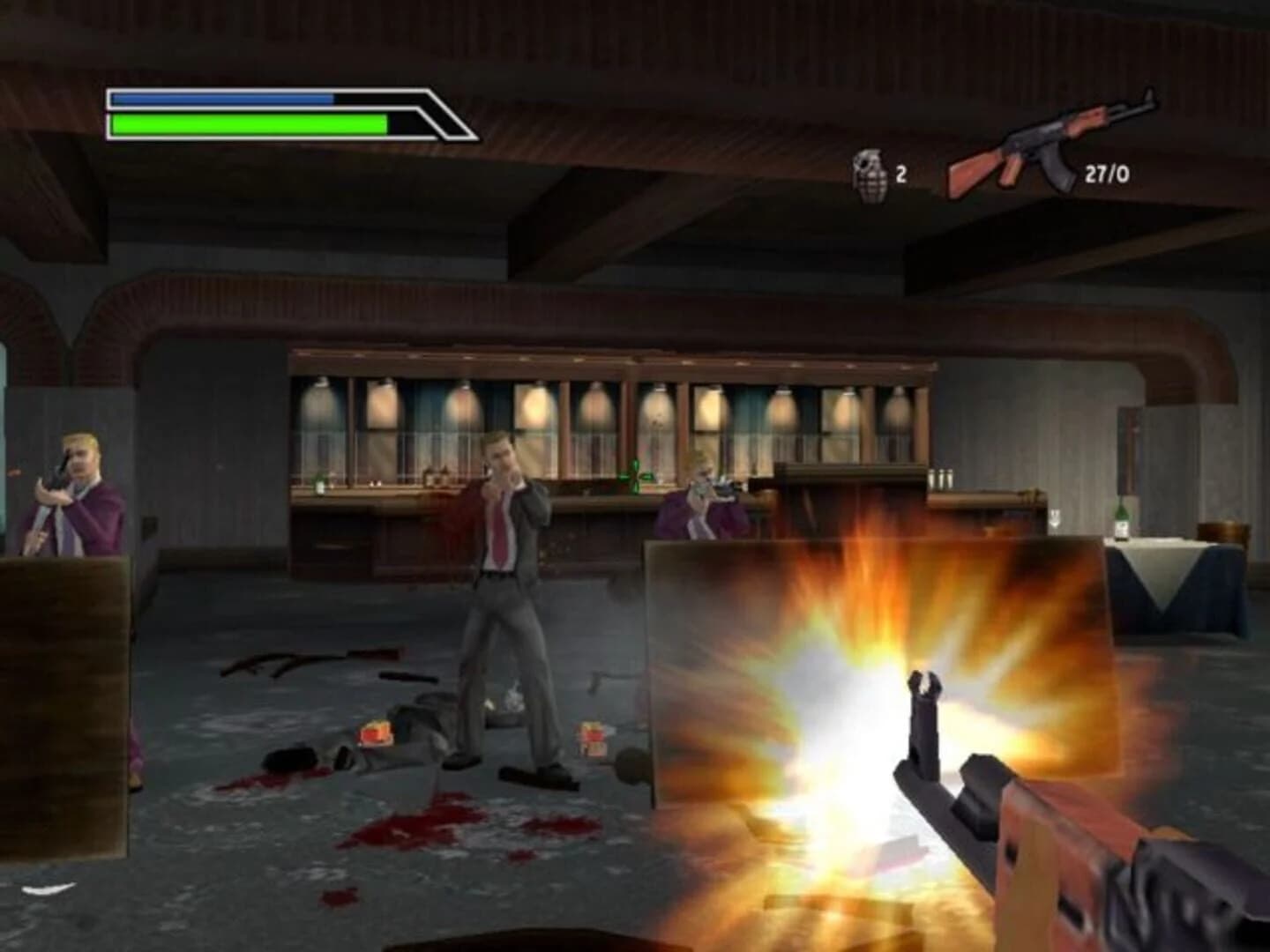1270x952 pixels.
Task: Click the dropped rifle on the ground
Action: click(x=309, y=657)
